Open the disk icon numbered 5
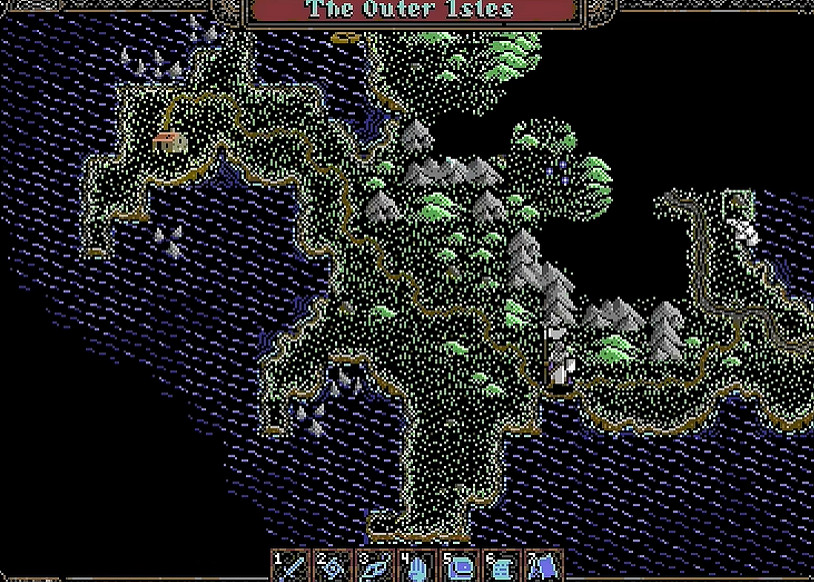The height and width of the screenshot is (582, 814). pos(459,565)
